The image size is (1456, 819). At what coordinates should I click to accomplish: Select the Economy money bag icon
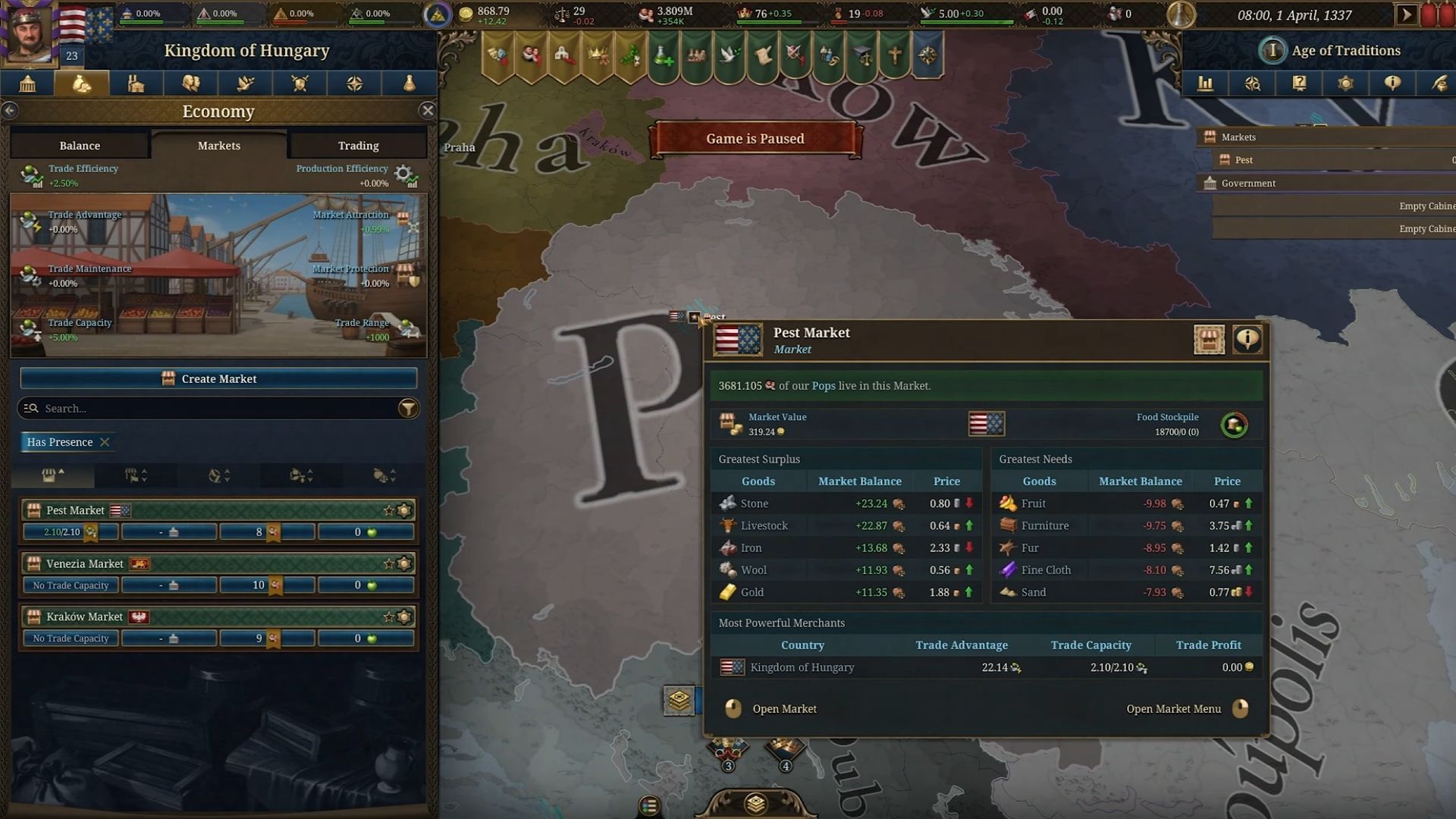[81, 83]
